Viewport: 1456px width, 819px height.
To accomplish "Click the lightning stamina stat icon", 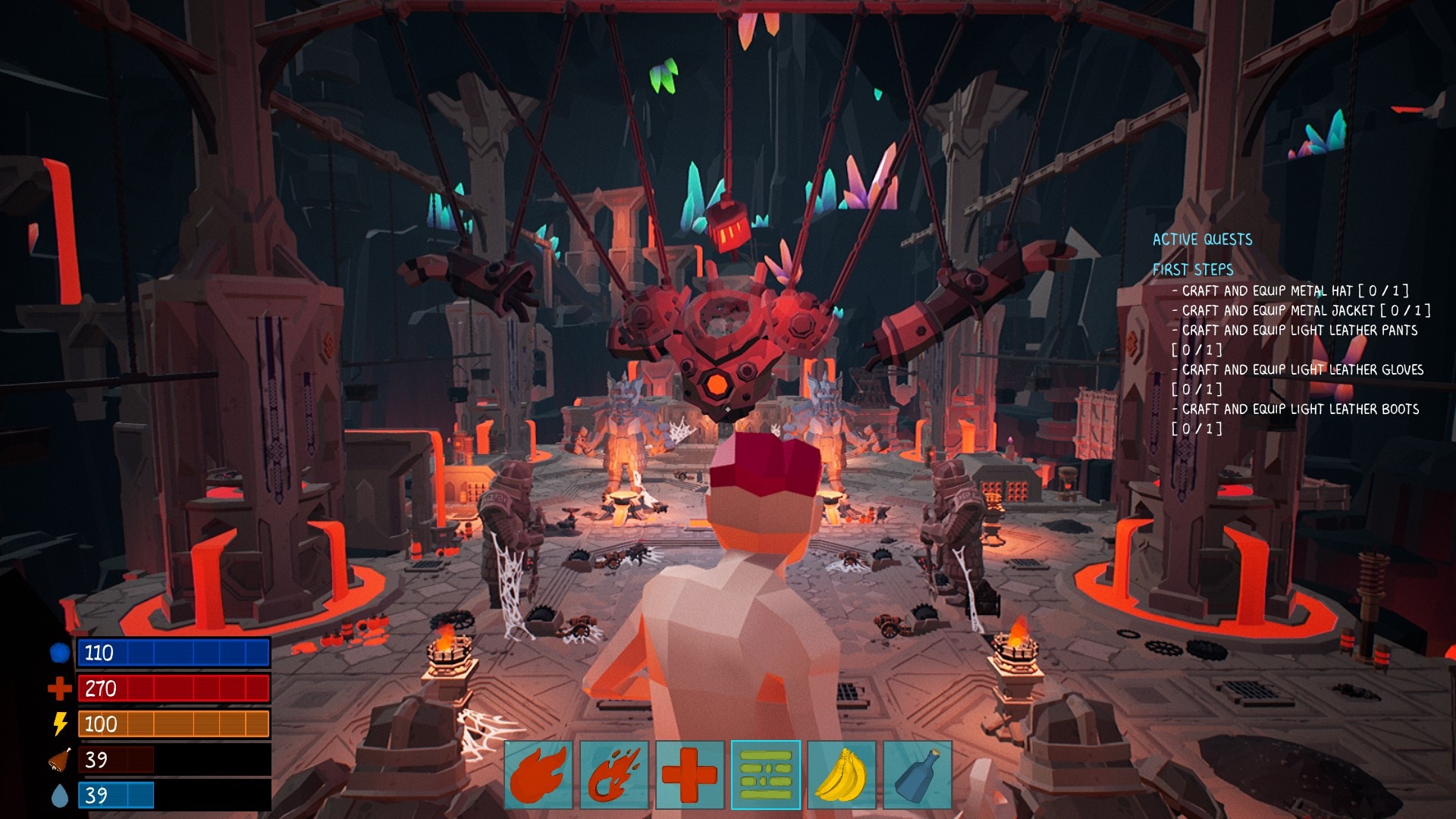I will 59,724.
